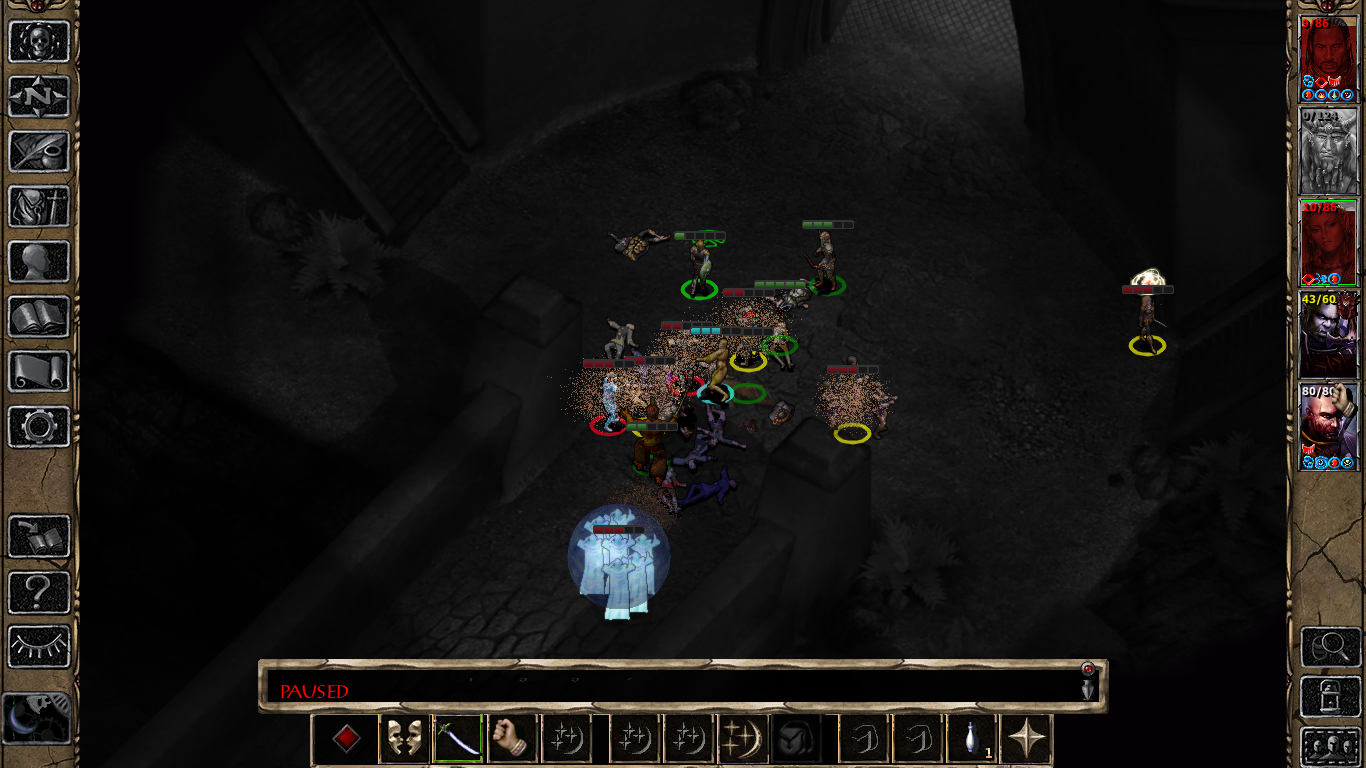The height and width of the screenshot is (768, 1366).
Task: View the character record silhouette icon
Action: [38, 262]
